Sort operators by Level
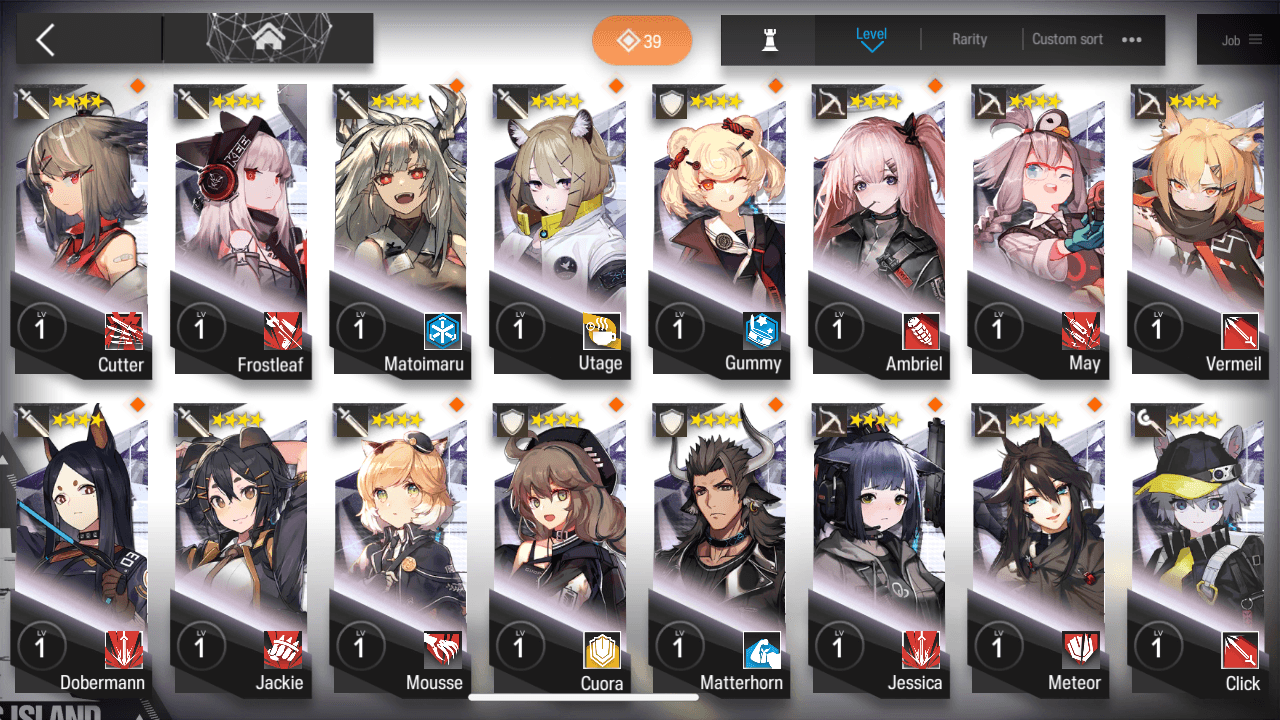This screenshot has height=720, width=1280. [x=871, y=39]
